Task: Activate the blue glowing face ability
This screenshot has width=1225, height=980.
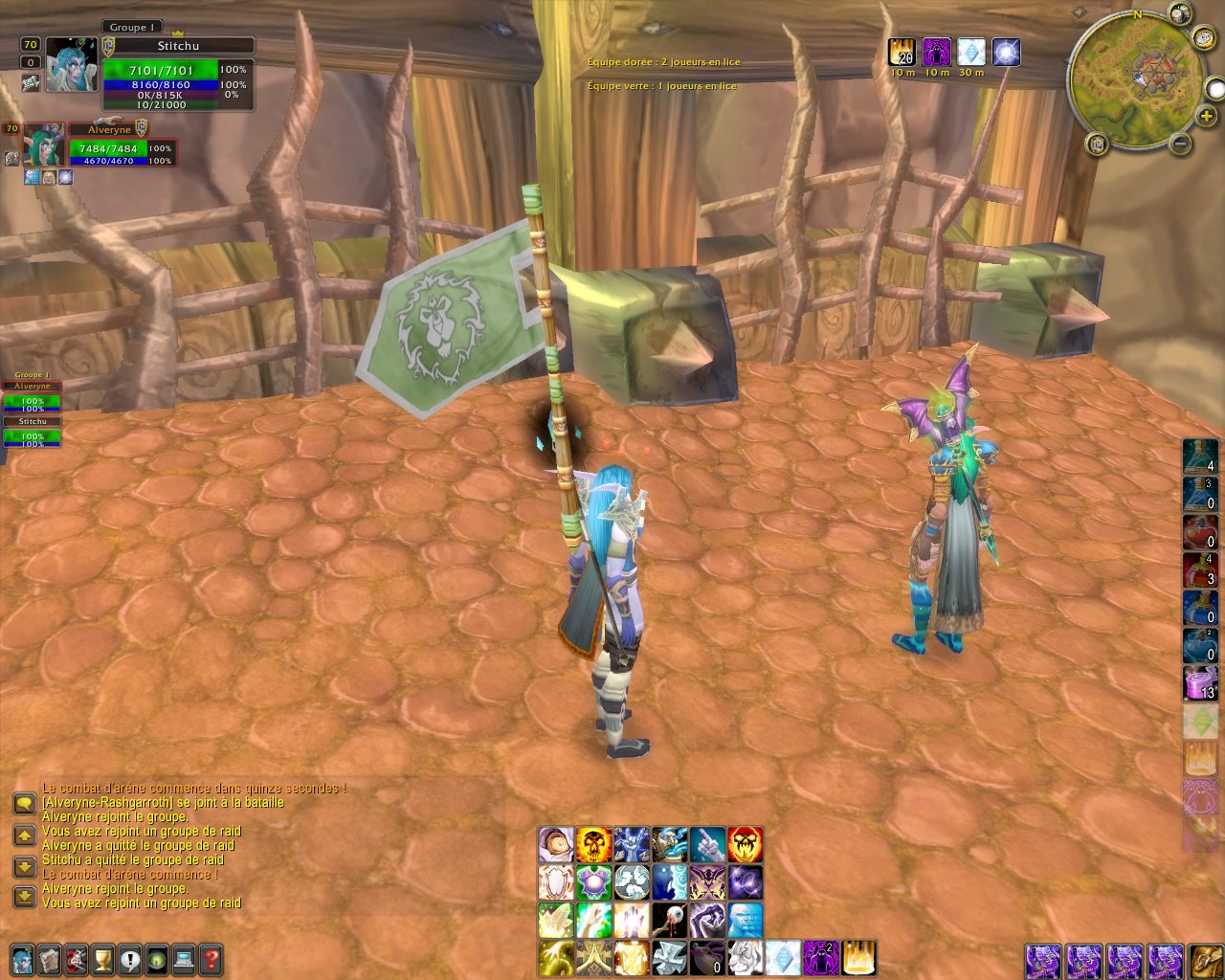Action: coord(745,920)
